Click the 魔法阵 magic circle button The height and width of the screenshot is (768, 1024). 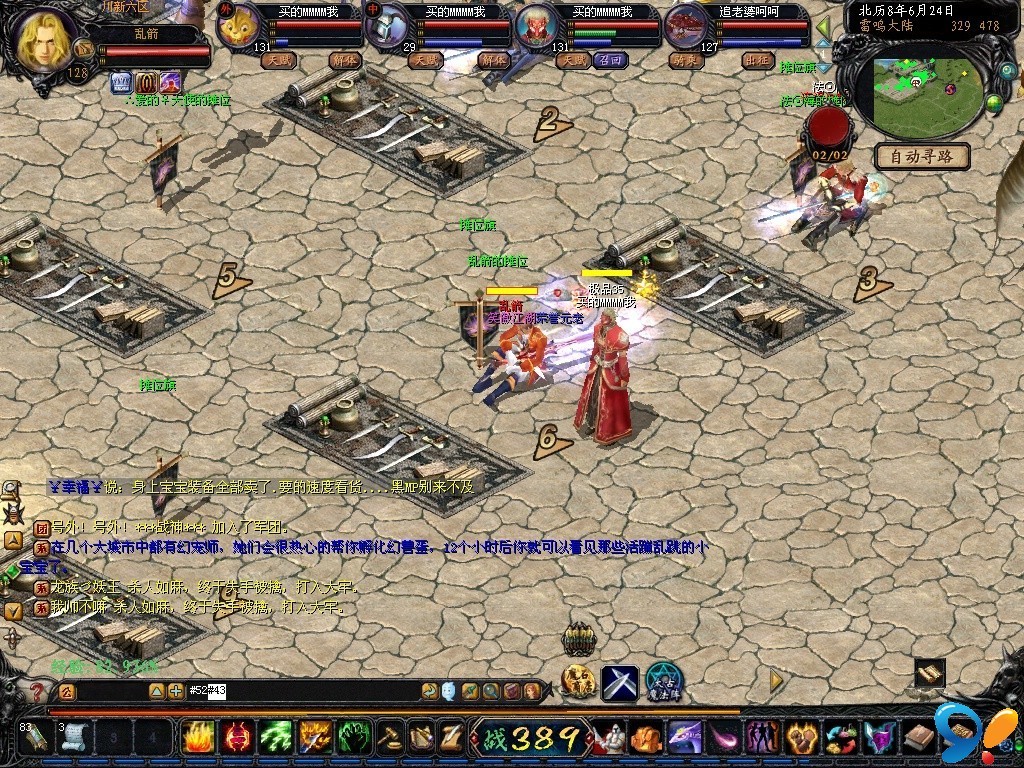pos(663,682)
